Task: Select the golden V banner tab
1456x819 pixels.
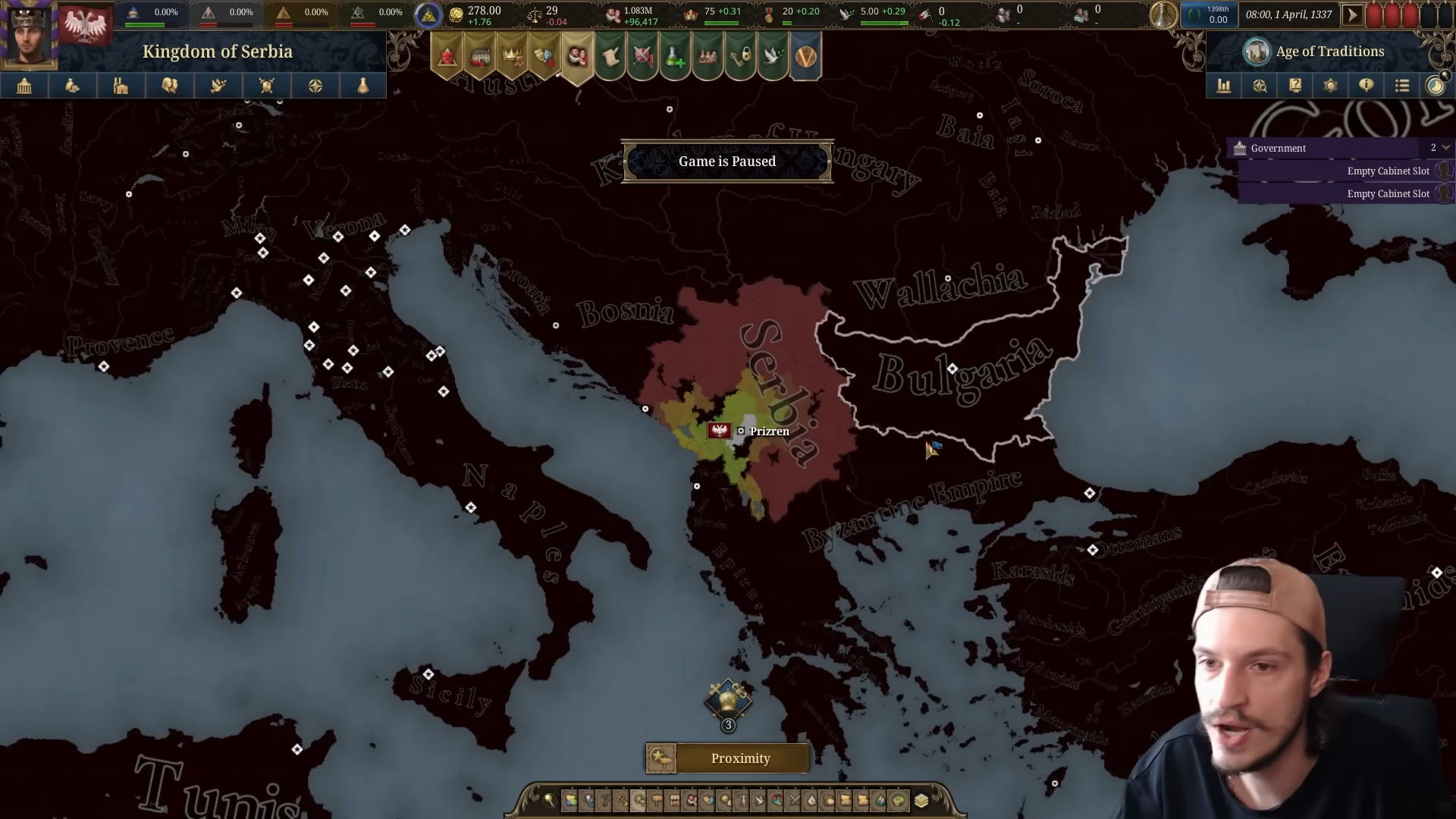Action: pos(806,55)
